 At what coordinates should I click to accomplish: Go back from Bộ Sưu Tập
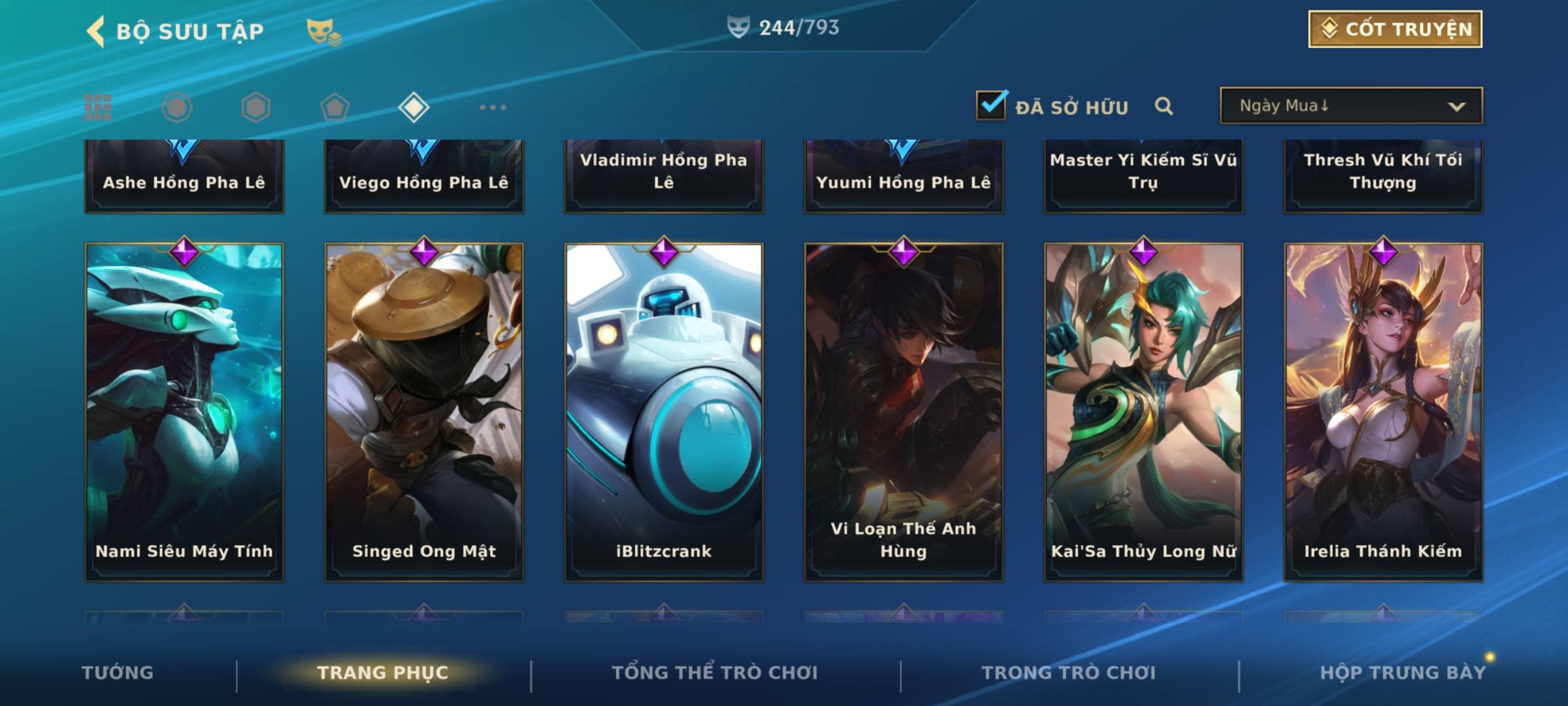tap(96, 31)
